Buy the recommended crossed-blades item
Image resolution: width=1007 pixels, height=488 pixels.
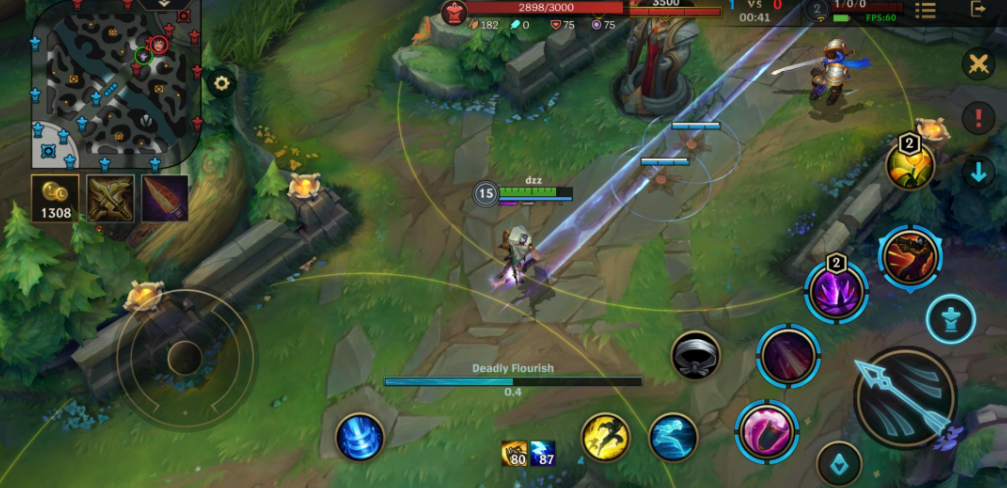point(110,197)
